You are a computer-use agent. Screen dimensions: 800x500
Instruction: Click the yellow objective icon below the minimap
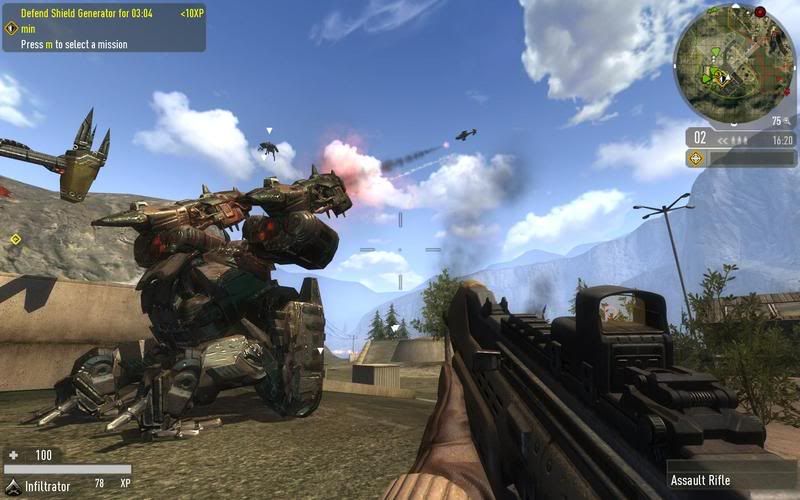pos(696,158)
